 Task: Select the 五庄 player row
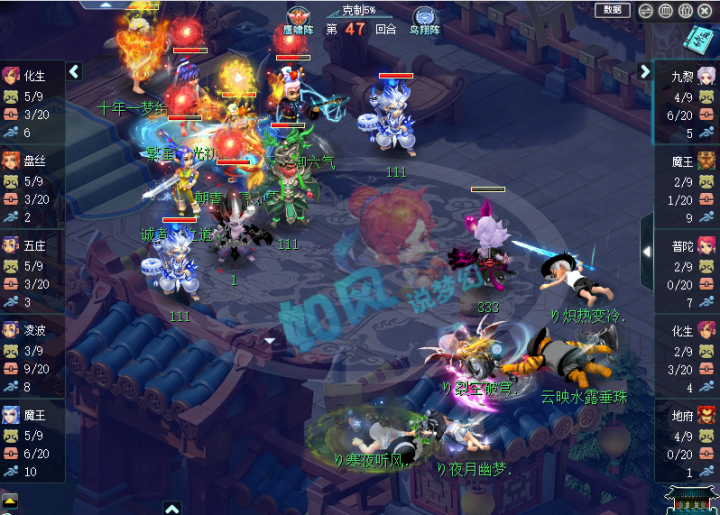pos(32,273)
